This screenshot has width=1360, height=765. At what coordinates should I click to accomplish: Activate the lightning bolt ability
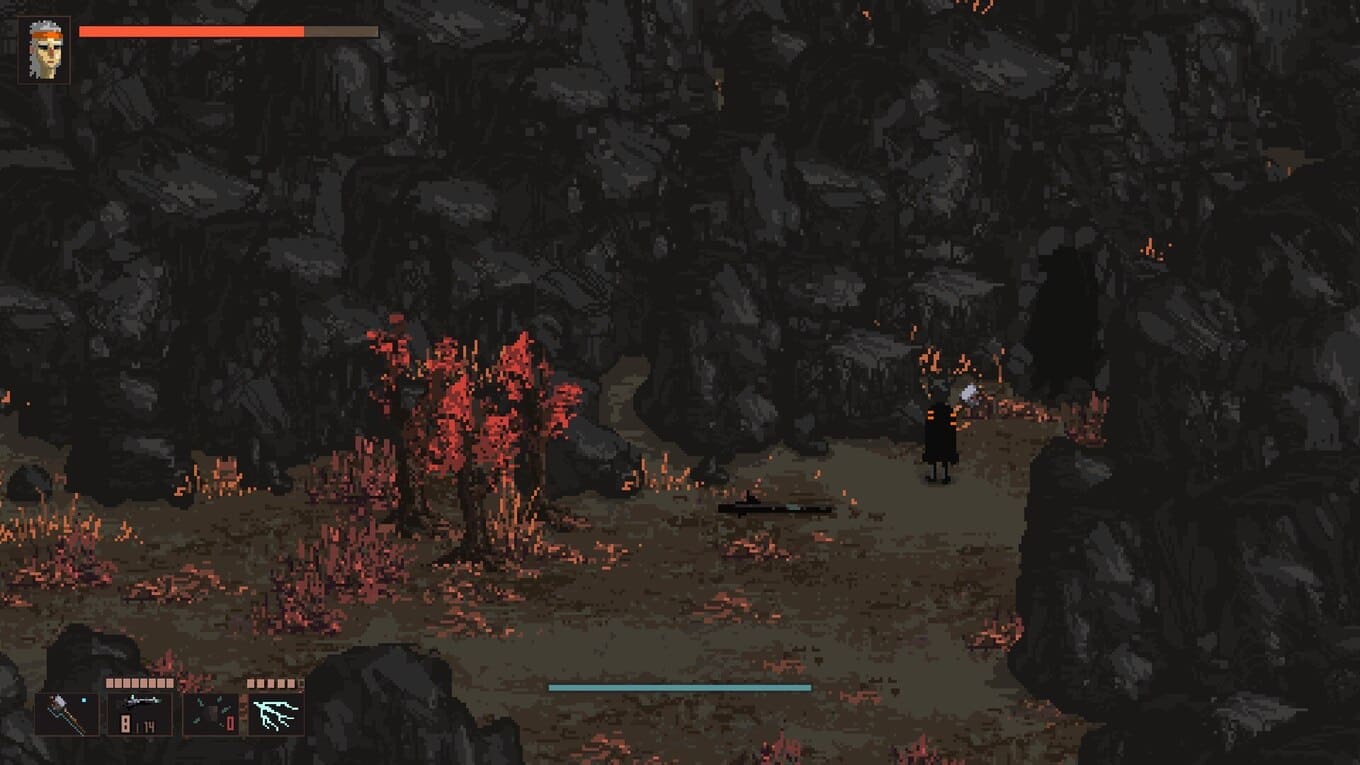276,714
